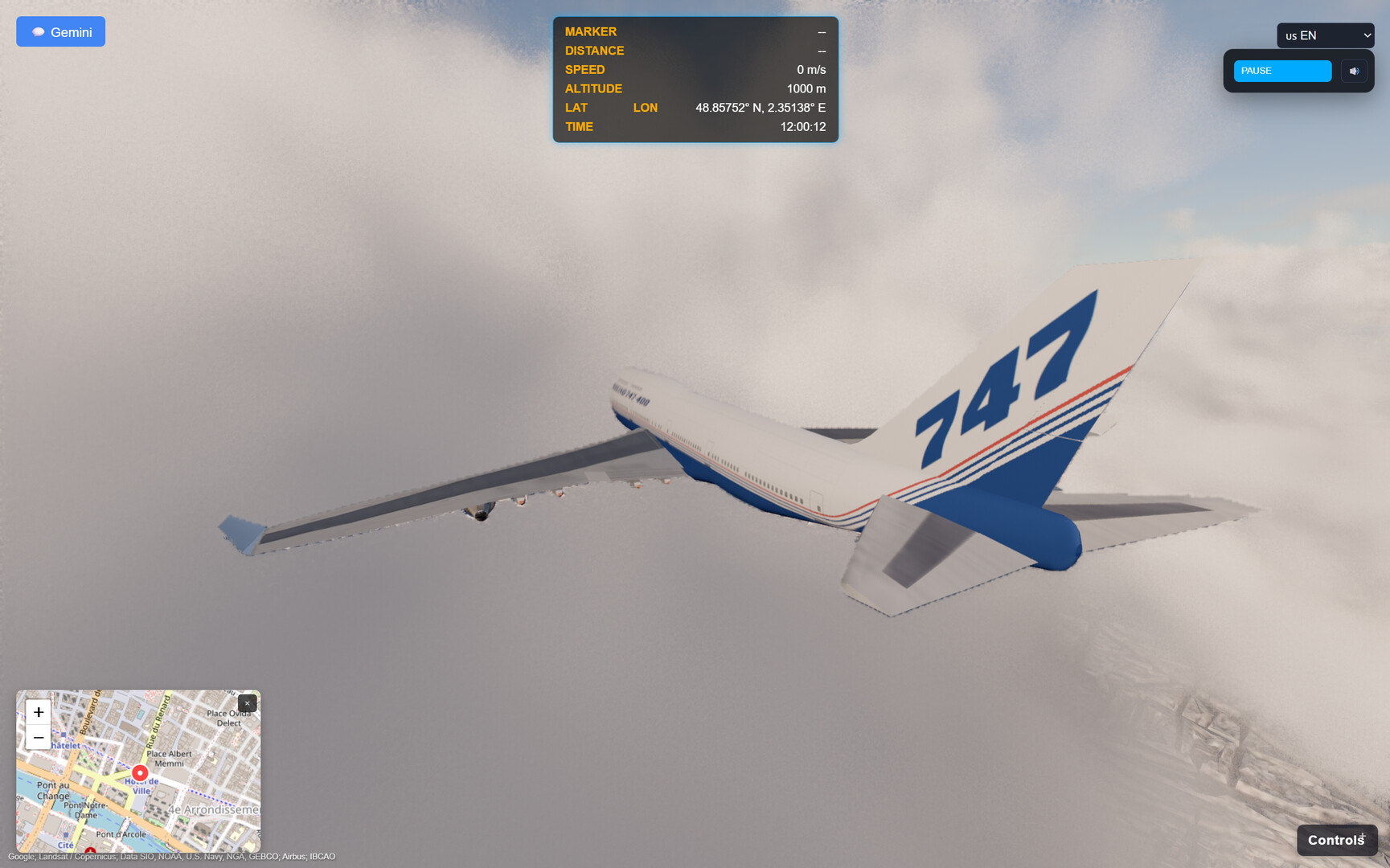Click the Gemini chat bubble icon
Image resolution: width=1390 pixels, height=868 pixels.
38,31
